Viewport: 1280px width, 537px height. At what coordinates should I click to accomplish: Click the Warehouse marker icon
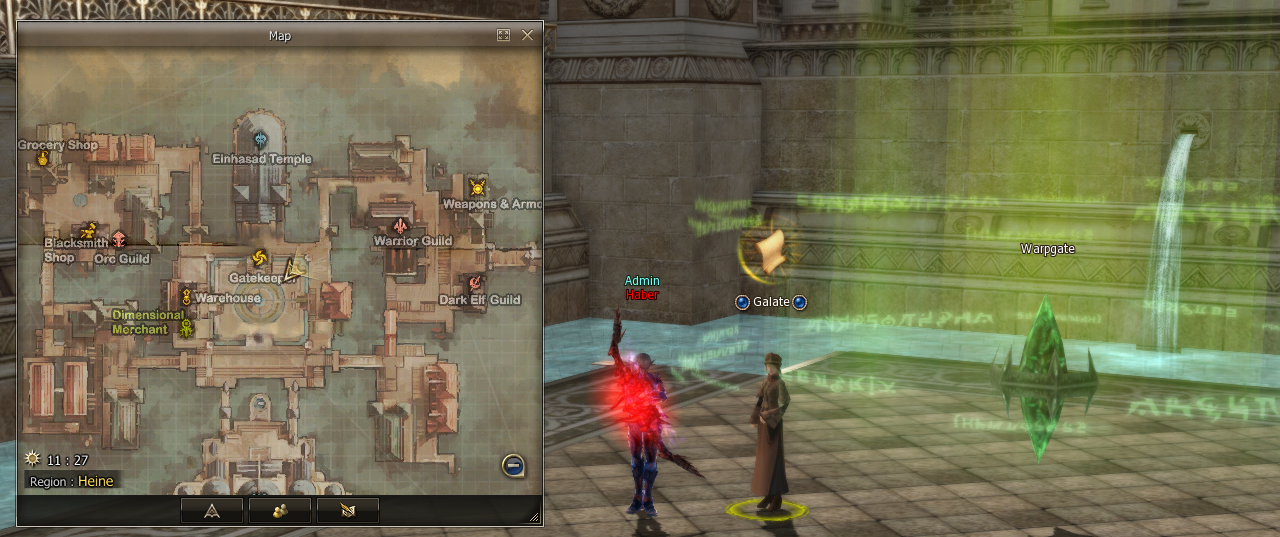[x=186, y=296]
